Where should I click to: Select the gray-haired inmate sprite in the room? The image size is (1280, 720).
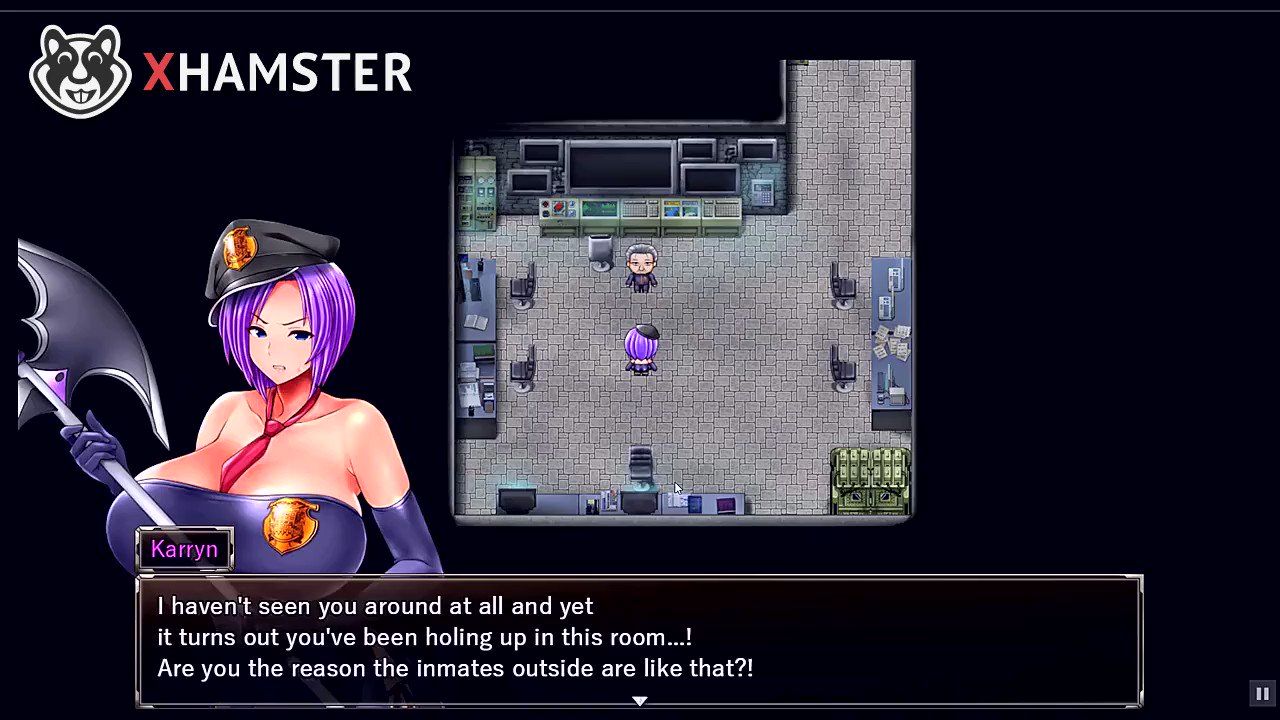pyautogui.click(x=640, y=268)
